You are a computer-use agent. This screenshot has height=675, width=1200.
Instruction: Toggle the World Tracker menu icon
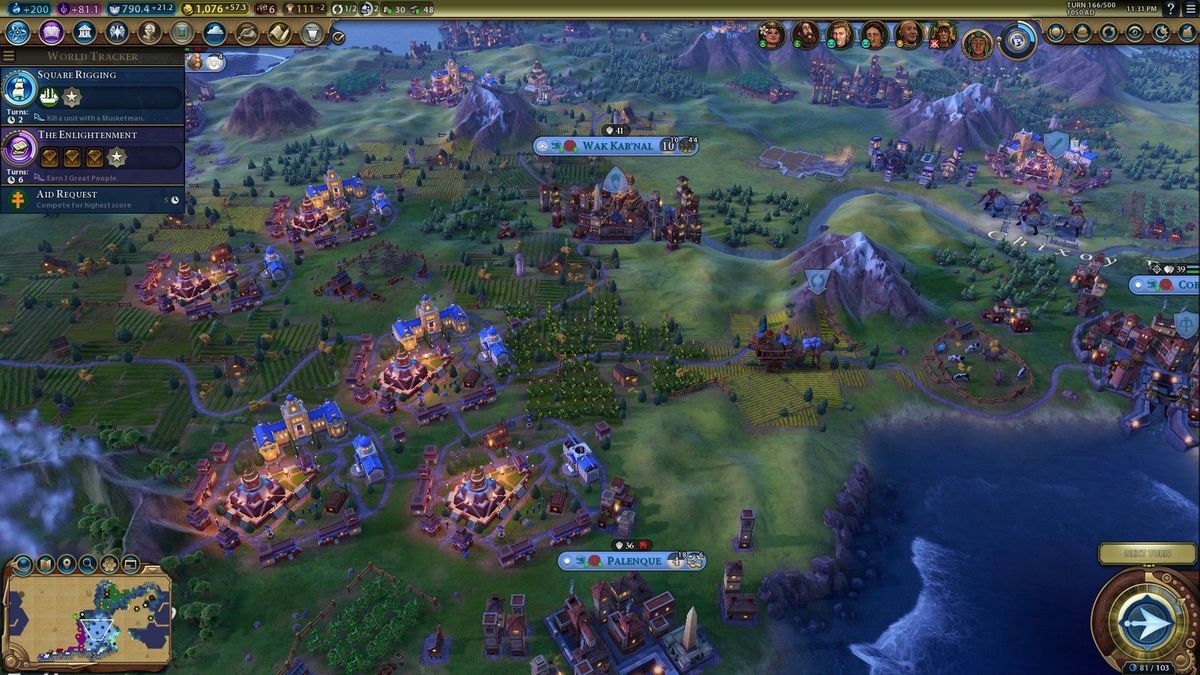[x=9, y=56]
